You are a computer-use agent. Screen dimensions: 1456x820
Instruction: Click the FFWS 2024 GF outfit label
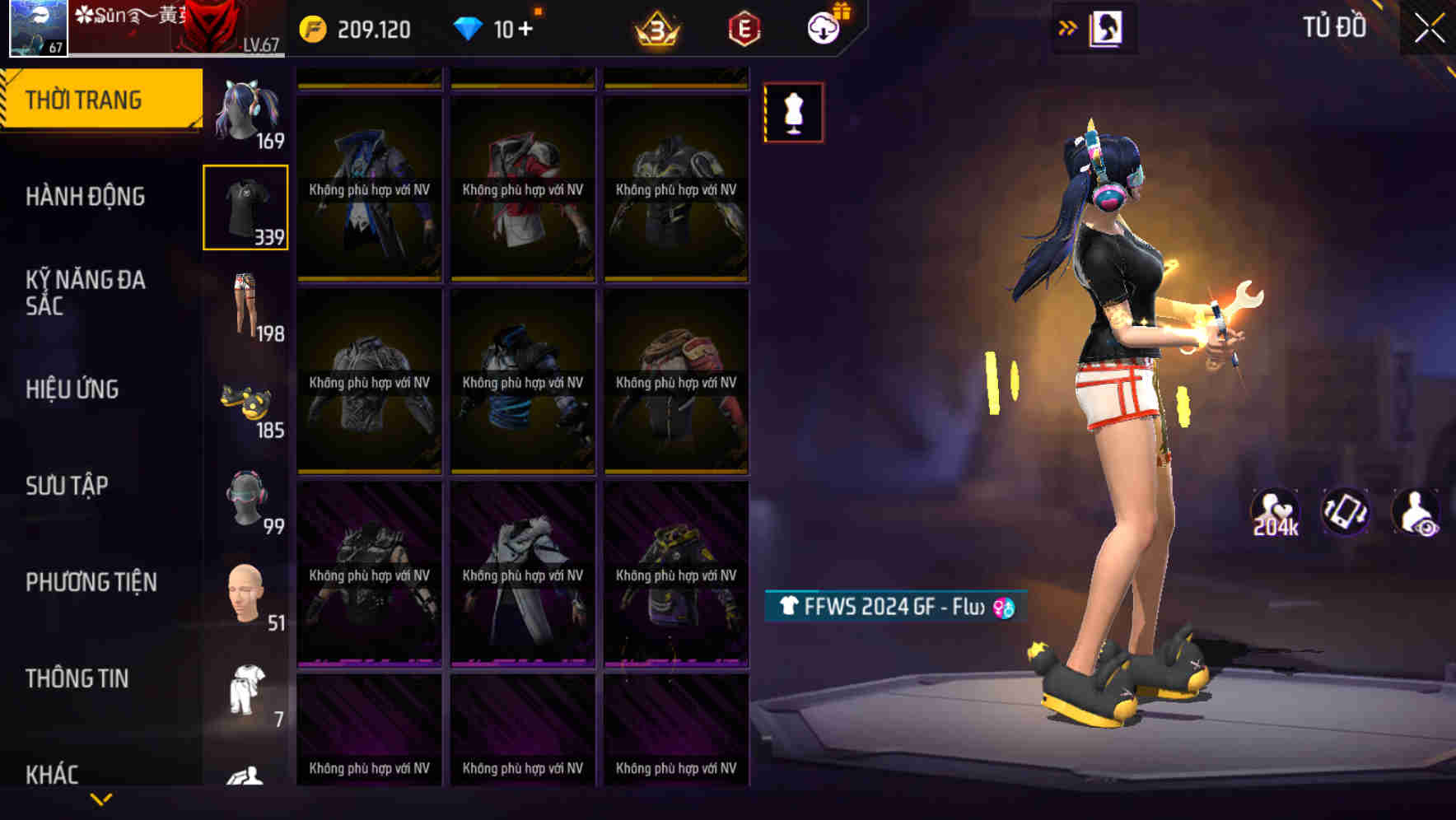[881, 607]
